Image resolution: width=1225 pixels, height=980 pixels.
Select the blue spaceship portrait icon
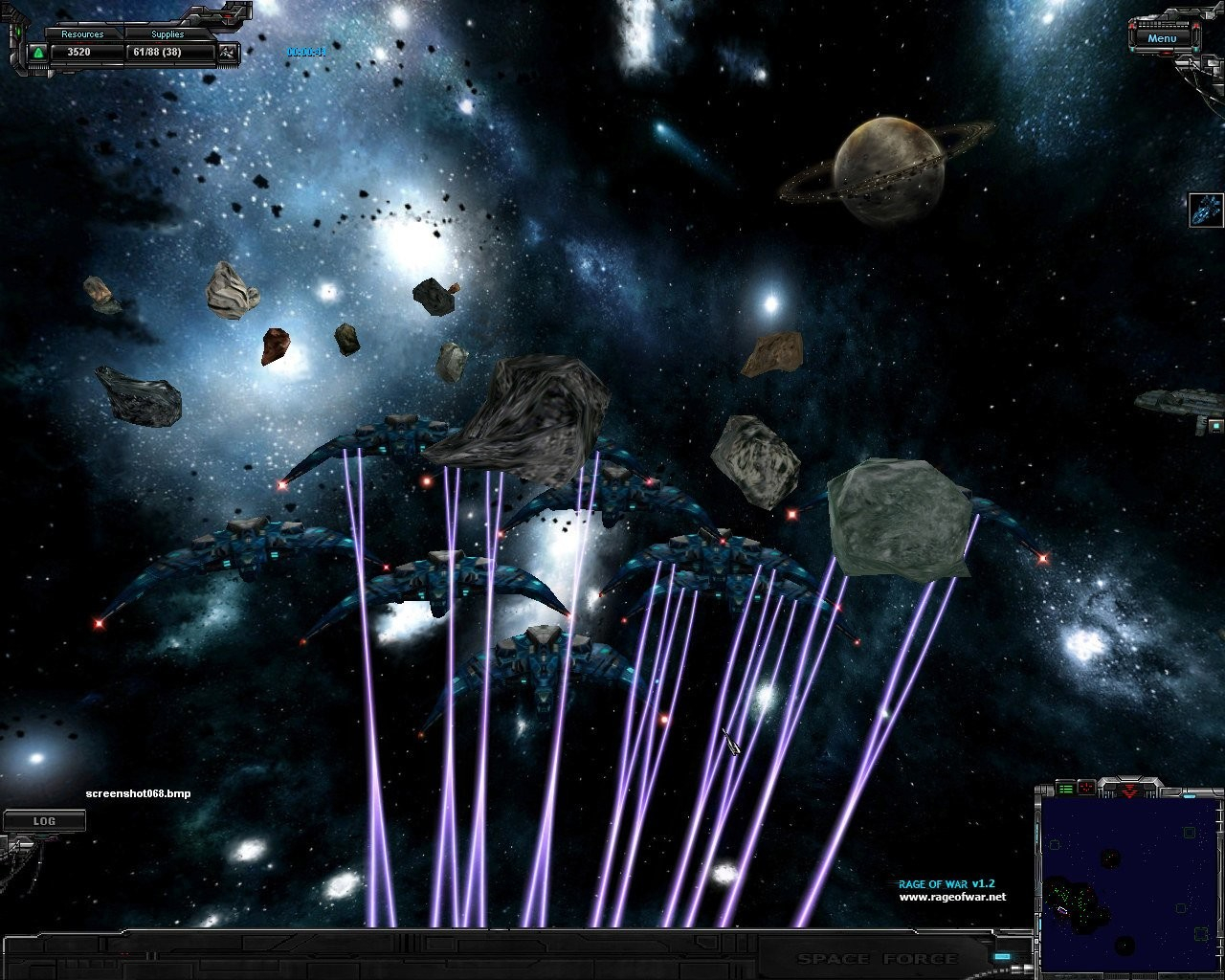click(x=1204, y=210)
